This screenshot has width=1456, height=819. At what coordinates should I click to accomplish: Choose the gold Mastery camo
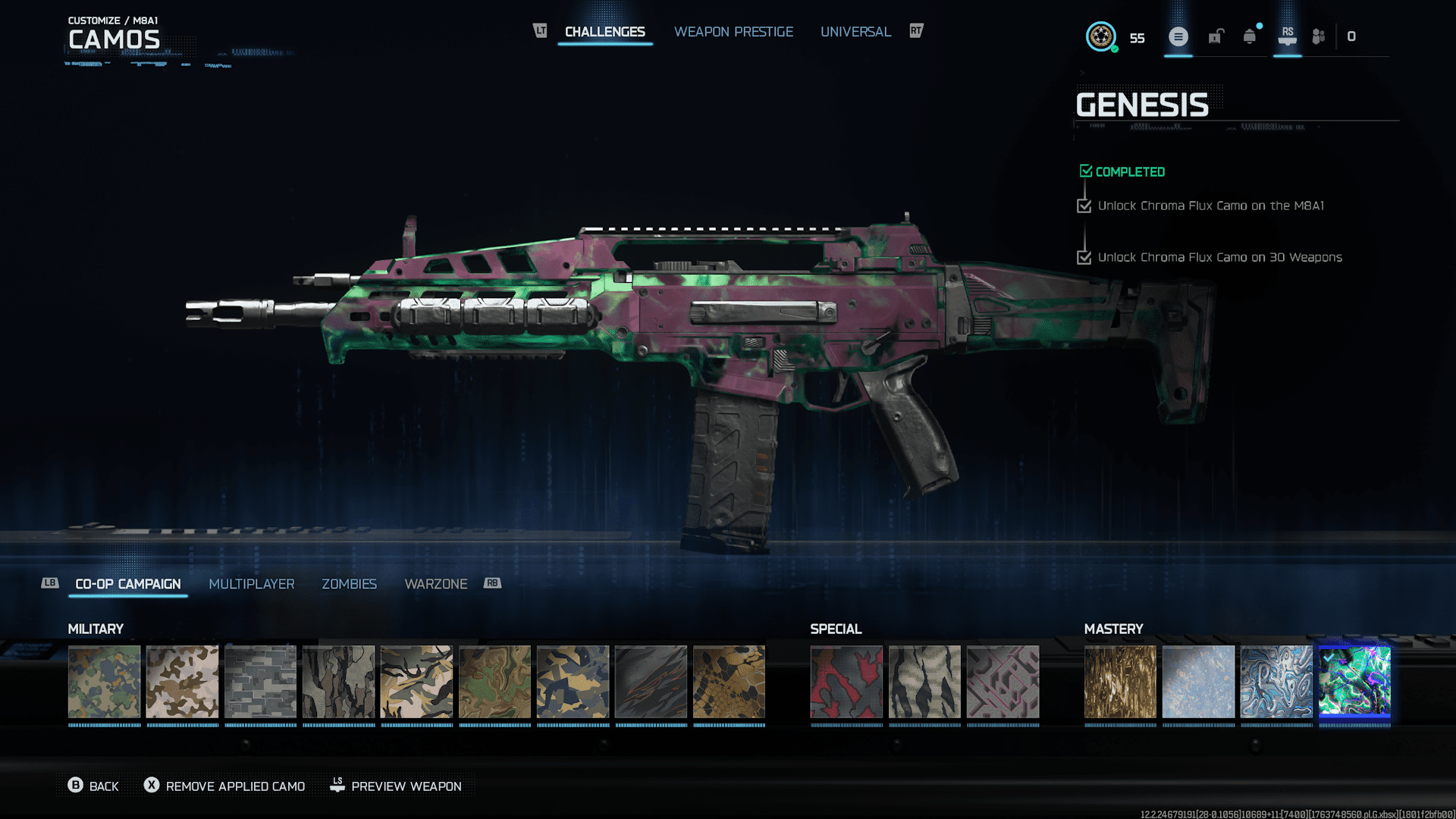point(1120,682)
